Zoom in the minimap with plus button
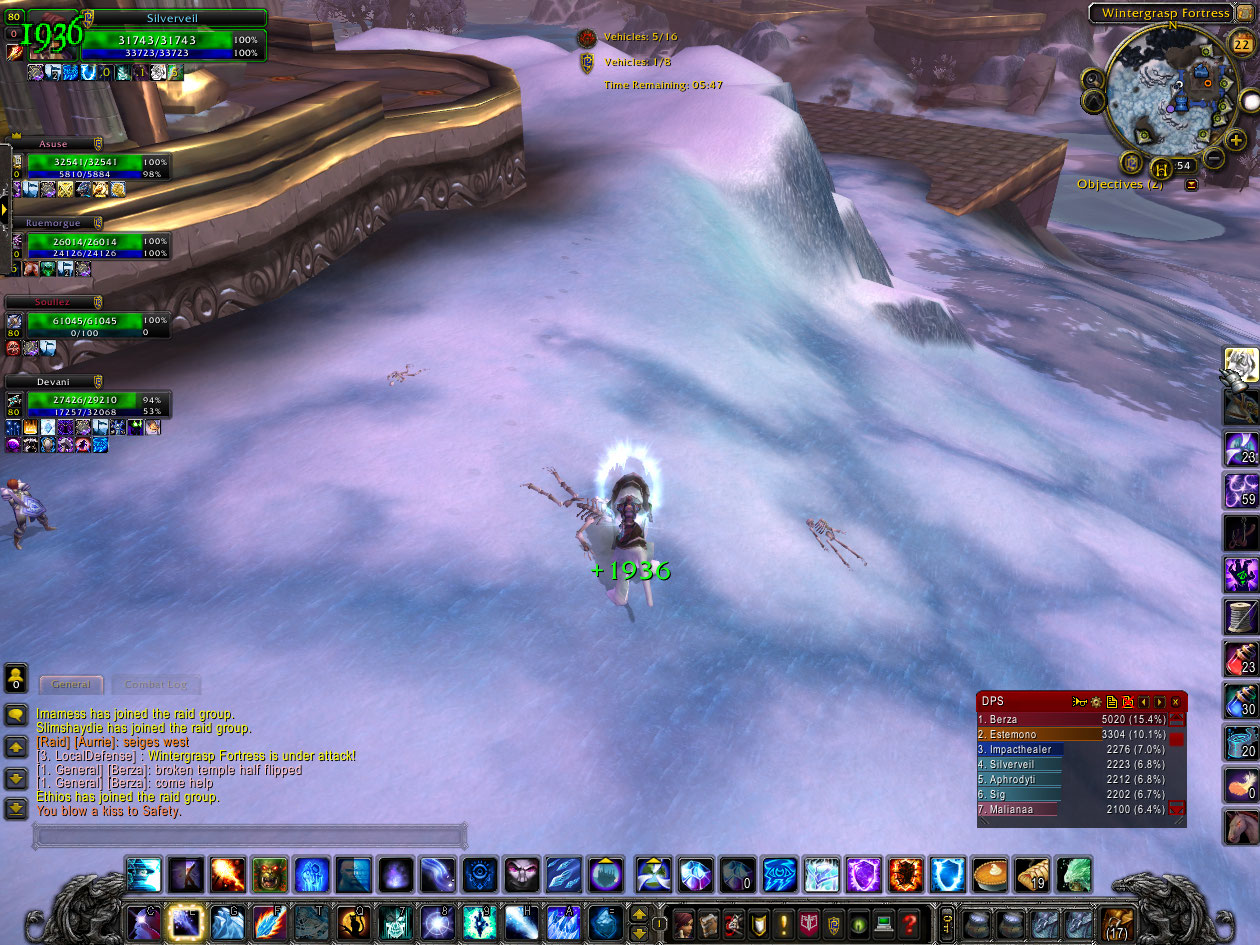 tap(1236, 141)
